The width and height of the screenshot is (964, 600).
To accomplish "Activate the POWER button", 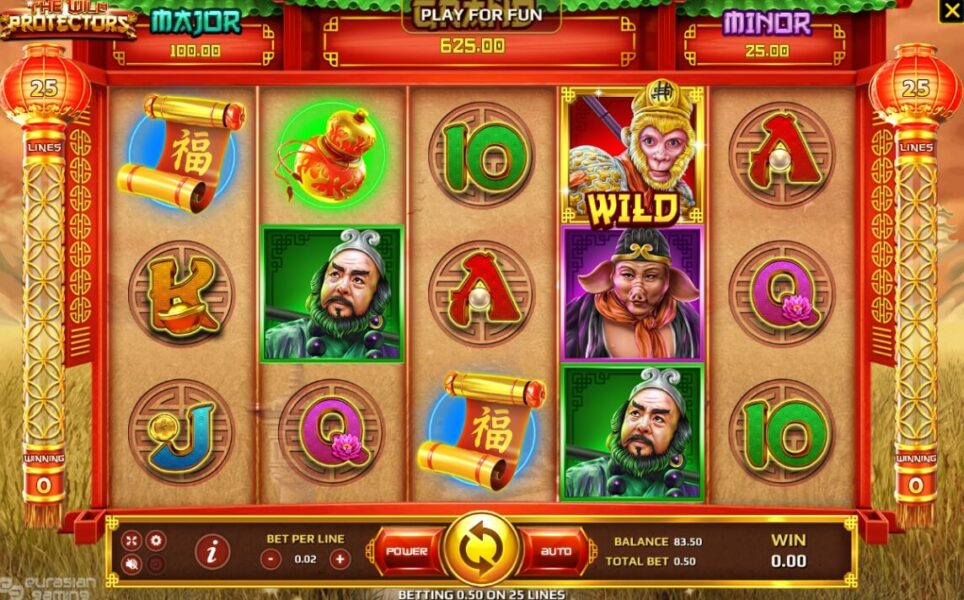I will click(407, 551).
